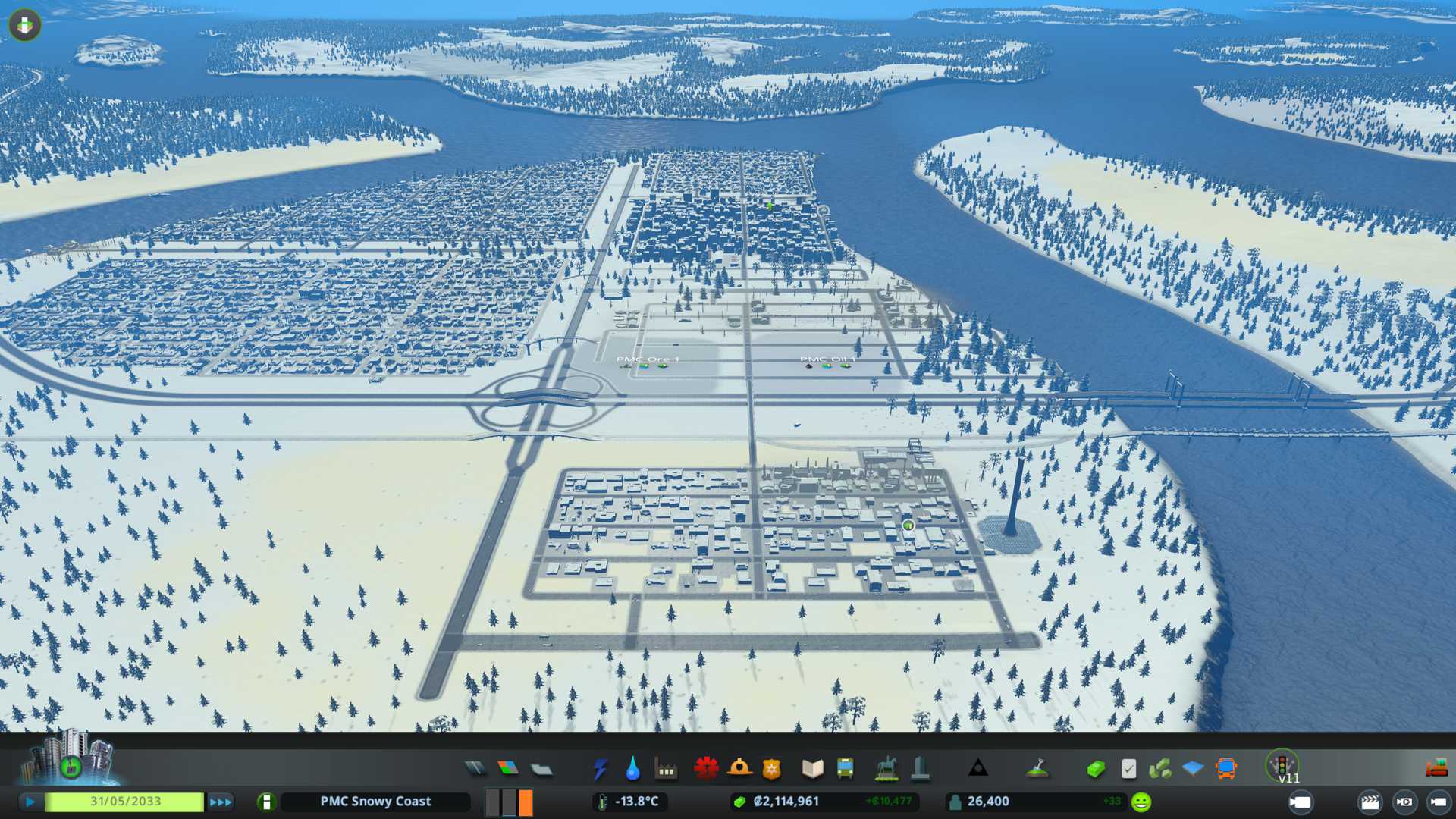Open the Policies checklist panel

tap(1128, 769)
